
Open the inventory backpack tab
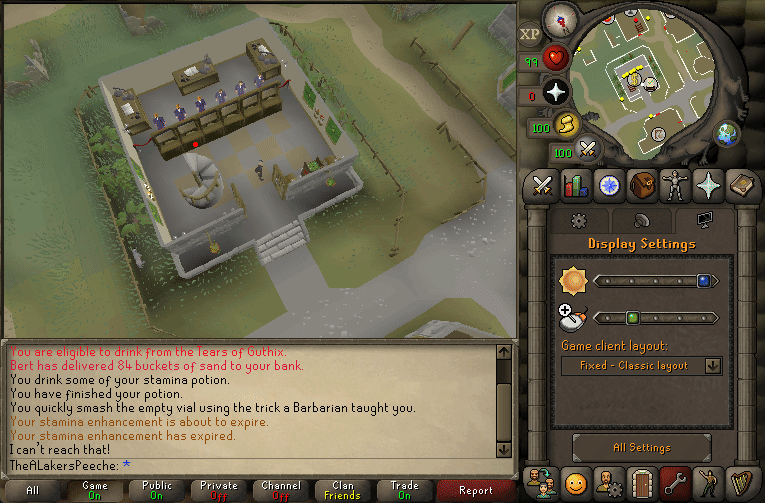point(643,185)
